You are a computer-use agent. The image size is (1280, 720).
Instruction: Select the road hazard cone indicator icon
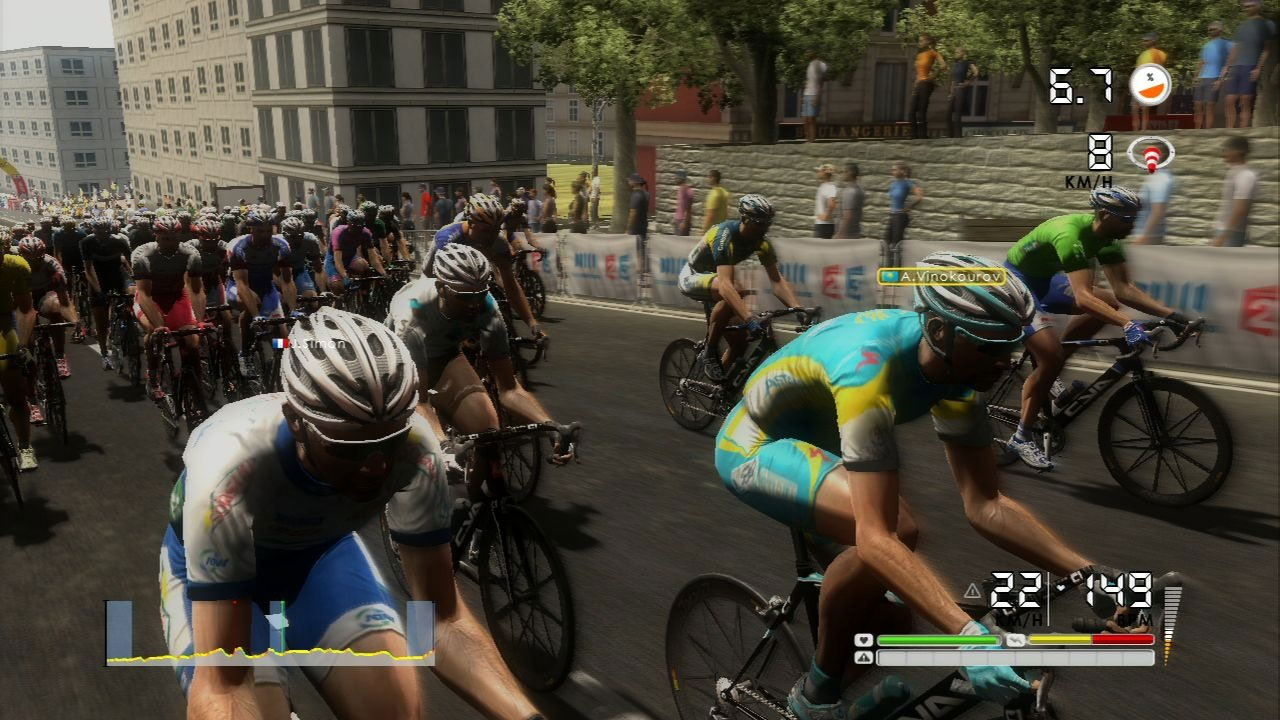click(1150, 155)
